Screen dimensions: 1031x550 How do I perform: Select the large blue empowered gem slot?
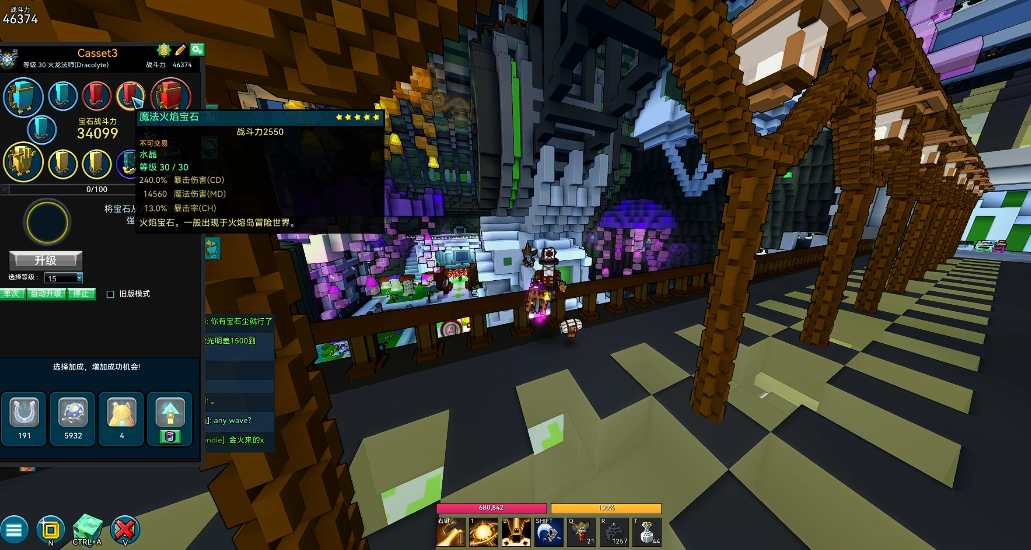click(23, 97)
